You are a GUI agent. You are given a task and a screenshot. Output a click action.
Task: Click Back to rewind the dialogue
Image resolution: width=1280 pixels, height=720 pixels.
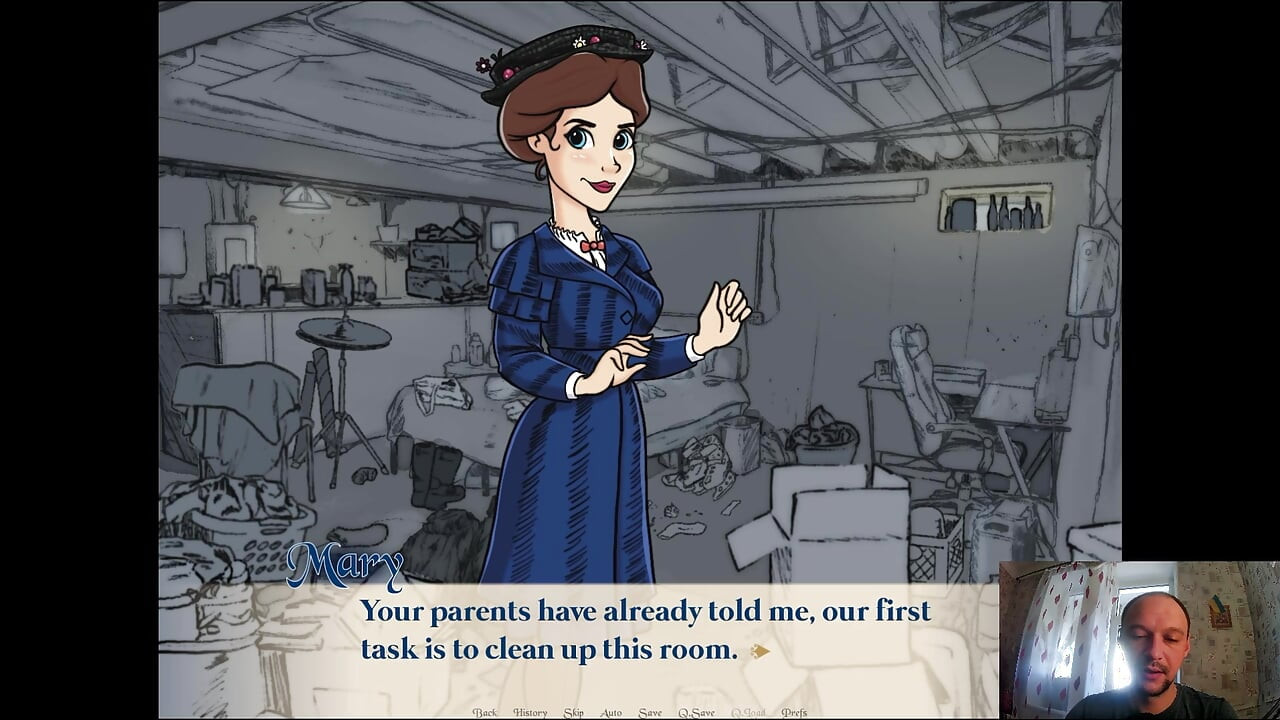[487, 712]
